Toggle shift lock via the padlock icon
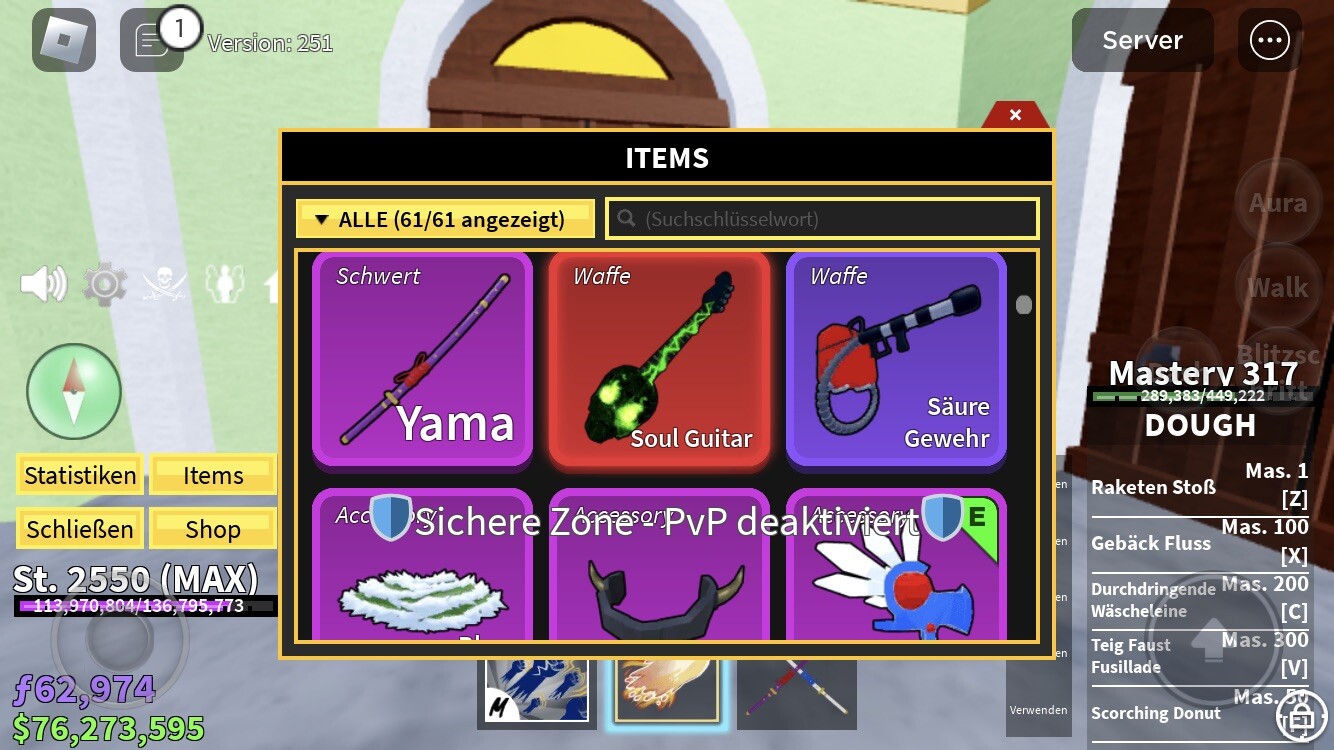The width and height of the screenshot is (1334, 750). pyautogui.click(x=1302, y=718)
